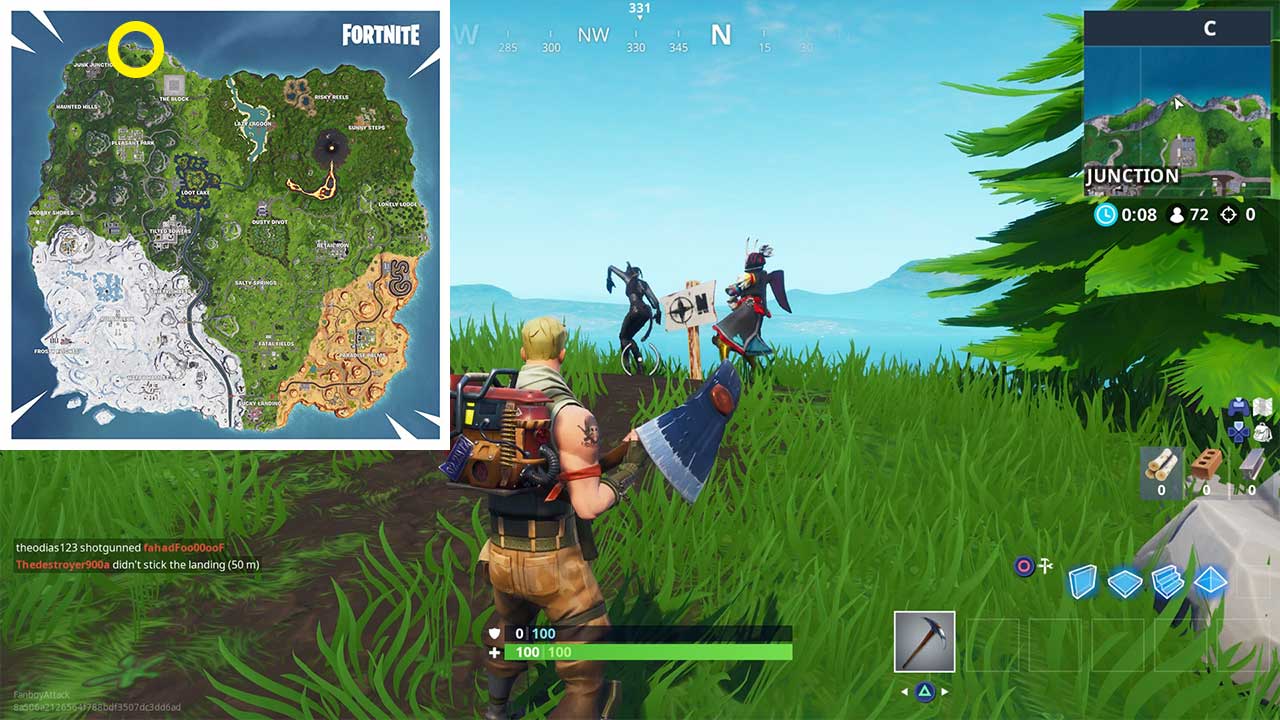Click the JUNCTION label on the minimap
This screenshot has height=720, width=1280.
click(1131, 175)
